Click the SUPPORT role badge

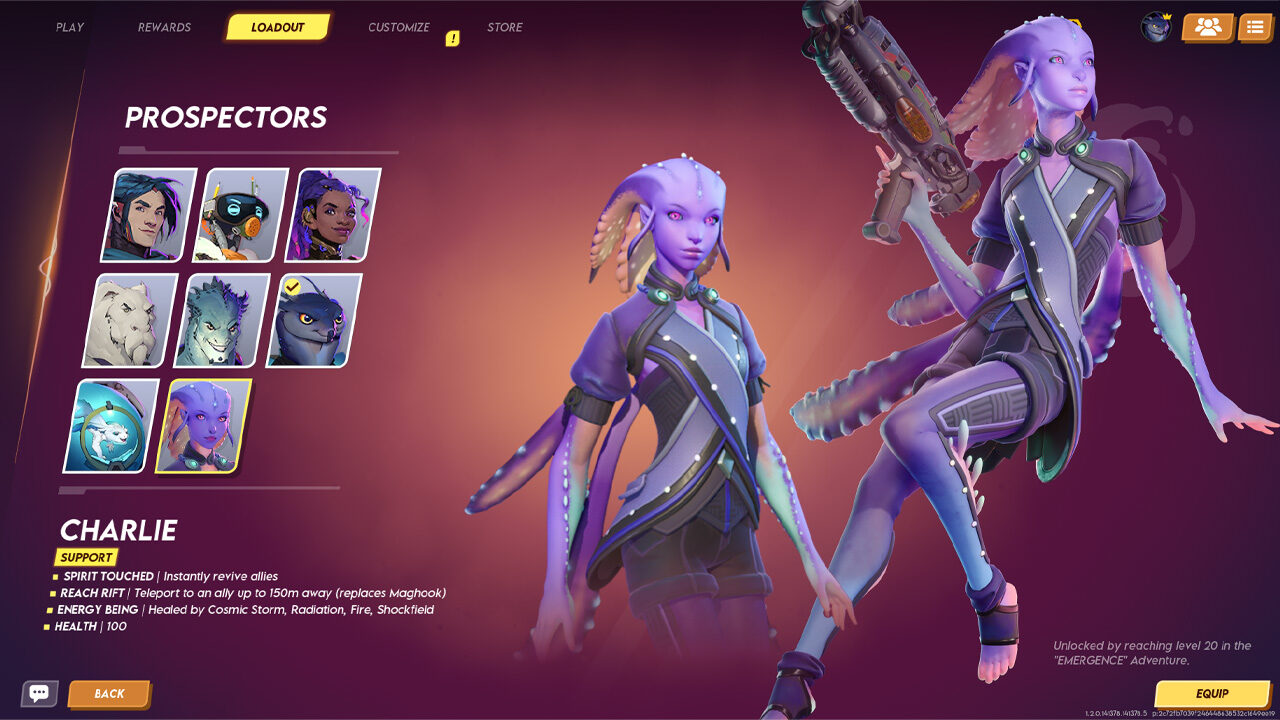(x=85, y=557)
